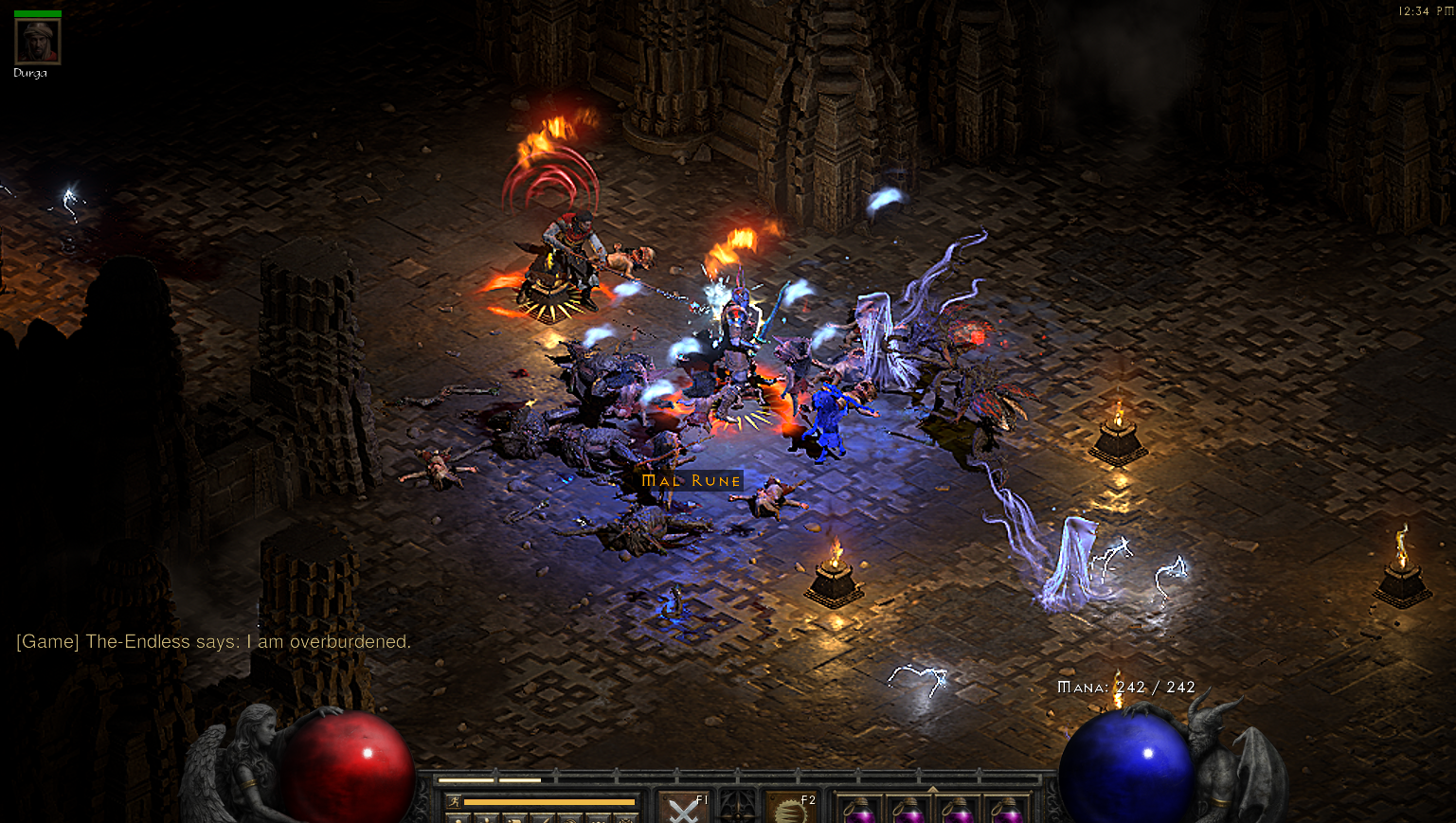This screenshot has width=1456, height=823.
Task: Click The-Endless's overburdened chat message
Action: click(x=213, y=641)
